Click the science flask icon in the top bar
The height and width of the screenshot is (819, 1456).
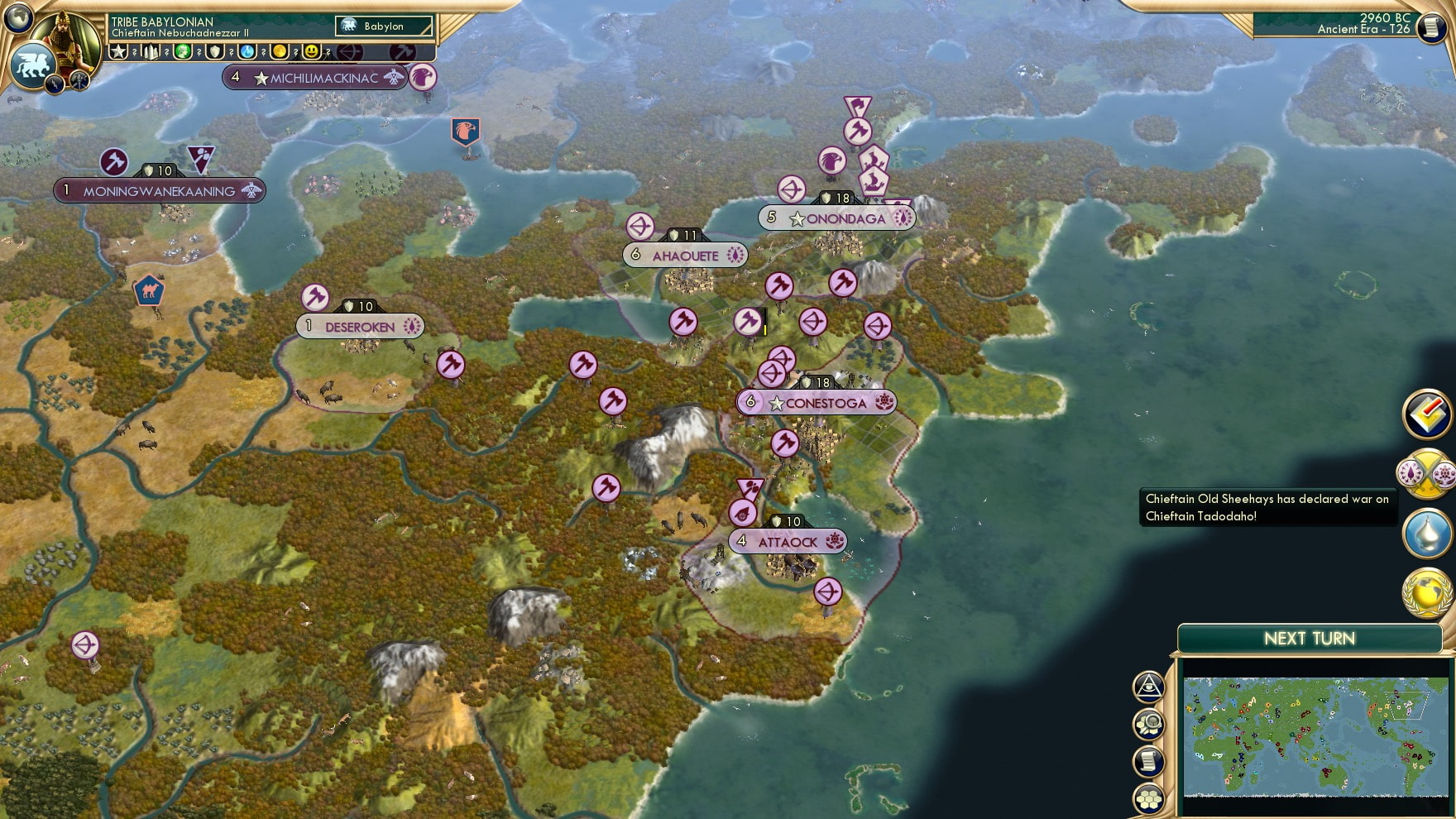click(x=246, y=51)
